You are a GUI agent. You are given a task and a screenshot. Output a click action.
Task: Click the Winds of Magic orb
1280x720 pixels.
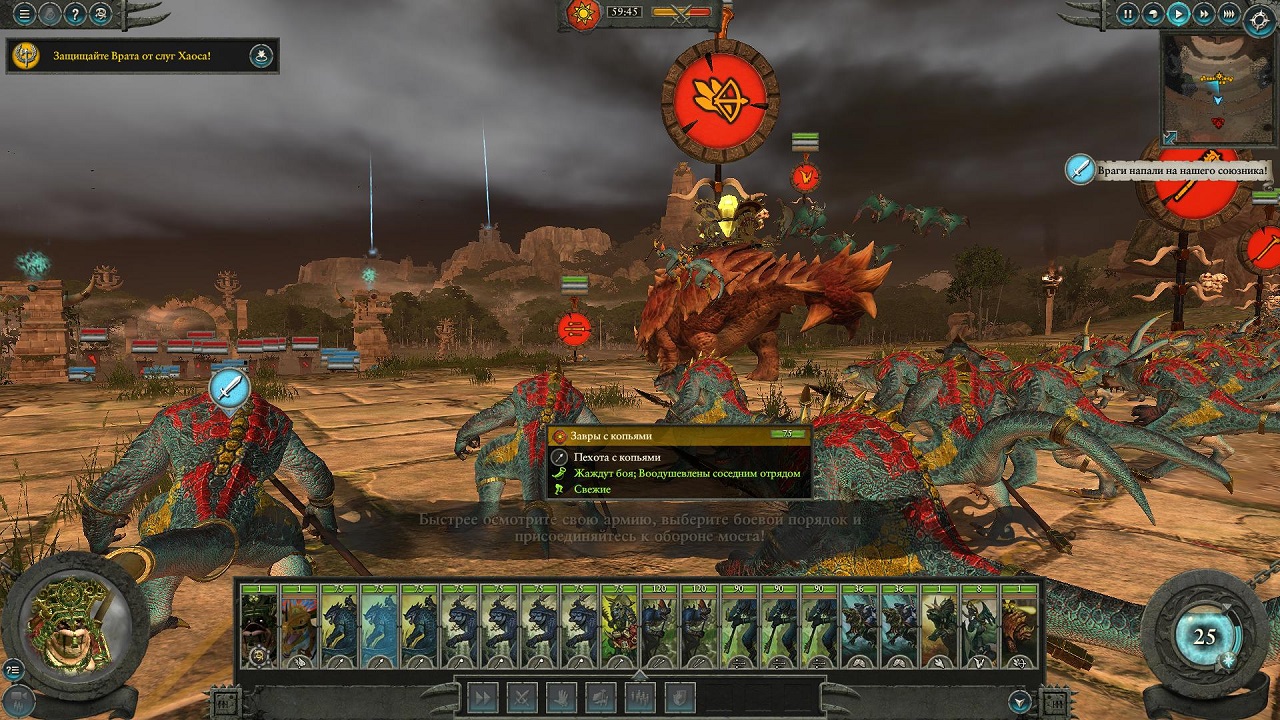tap(1204, 638)
